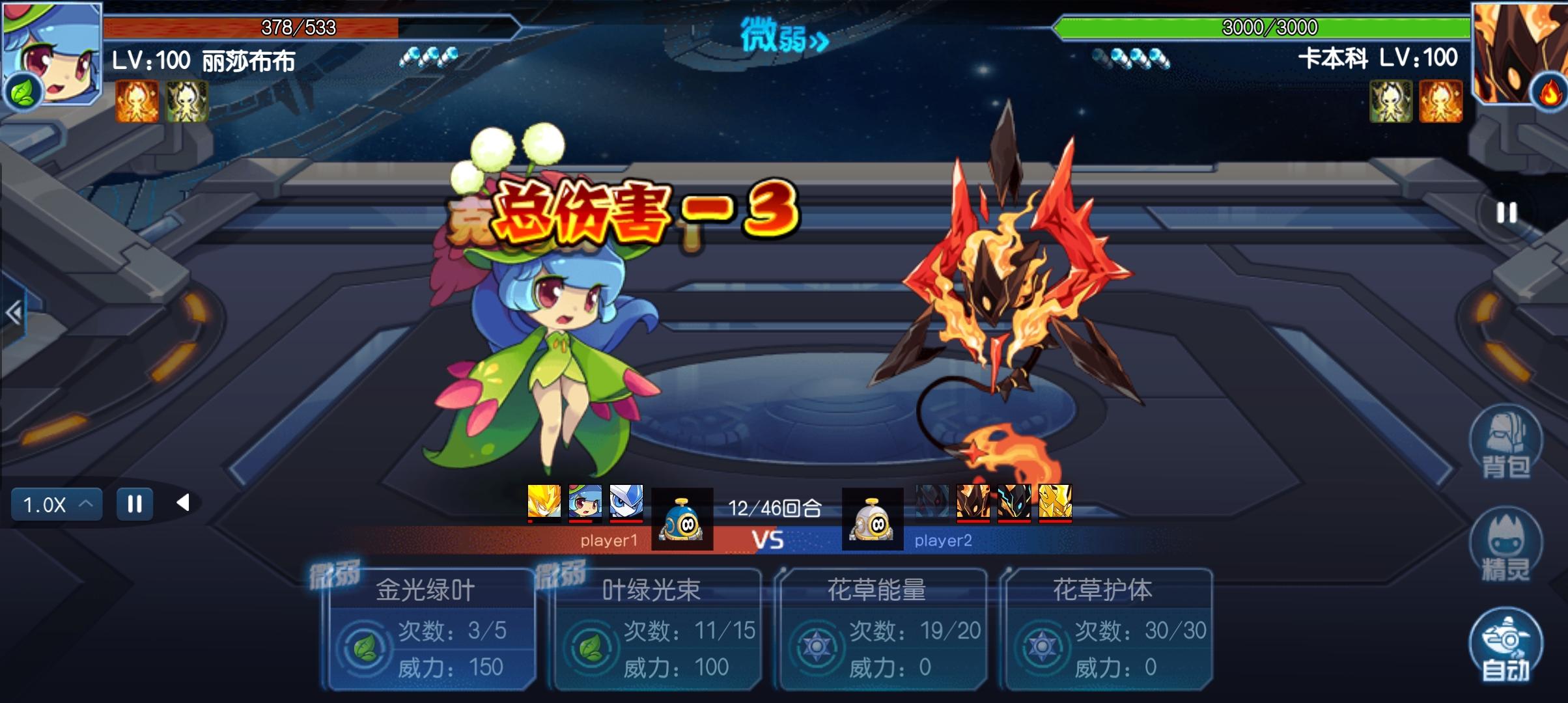
Task: Click 丽莎布布's portrait
Action: [51, 52]
